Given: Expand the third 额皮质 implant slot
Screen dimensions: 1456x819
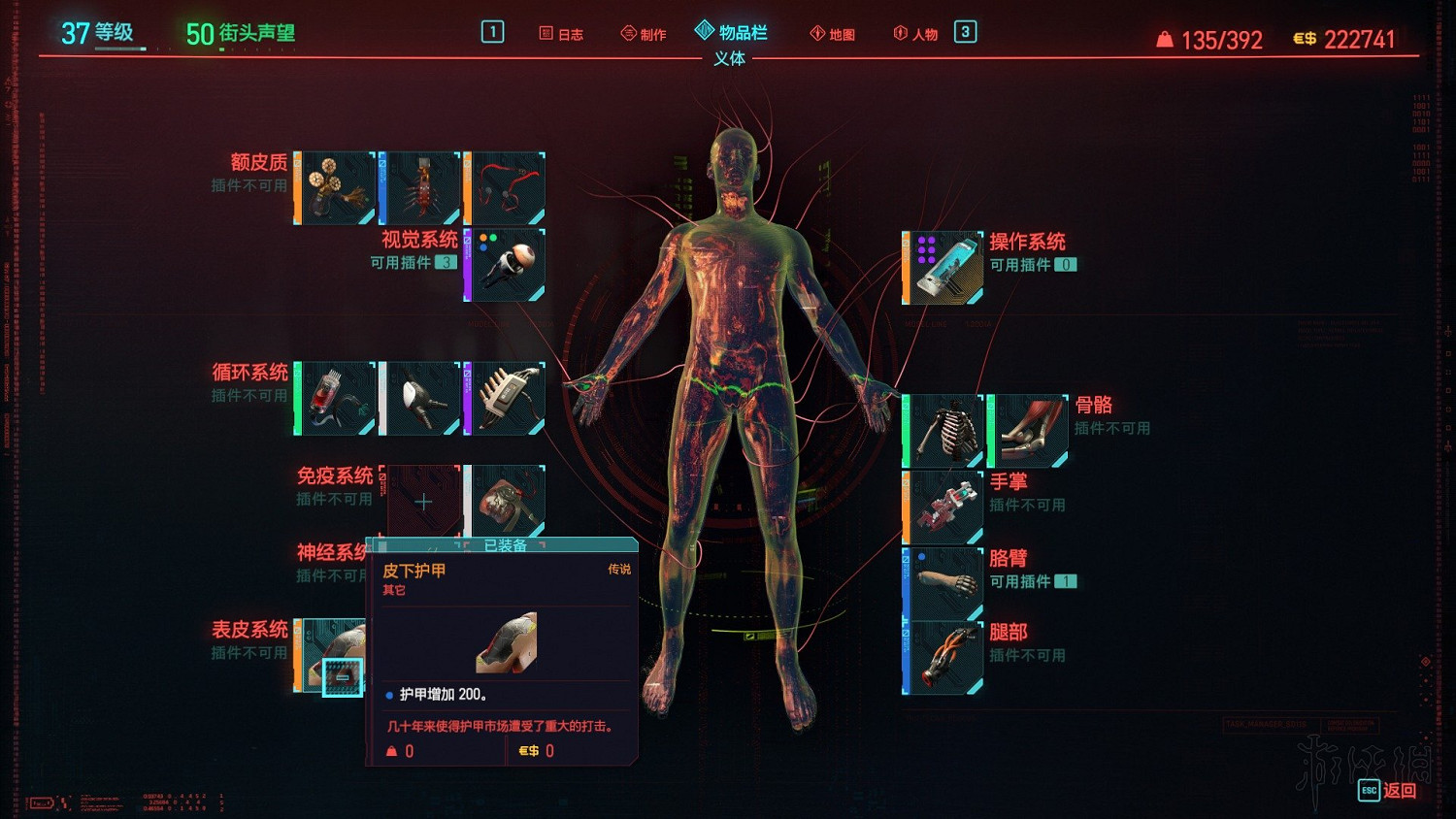Looking at the screenshot, I should [x=504, y=186].
